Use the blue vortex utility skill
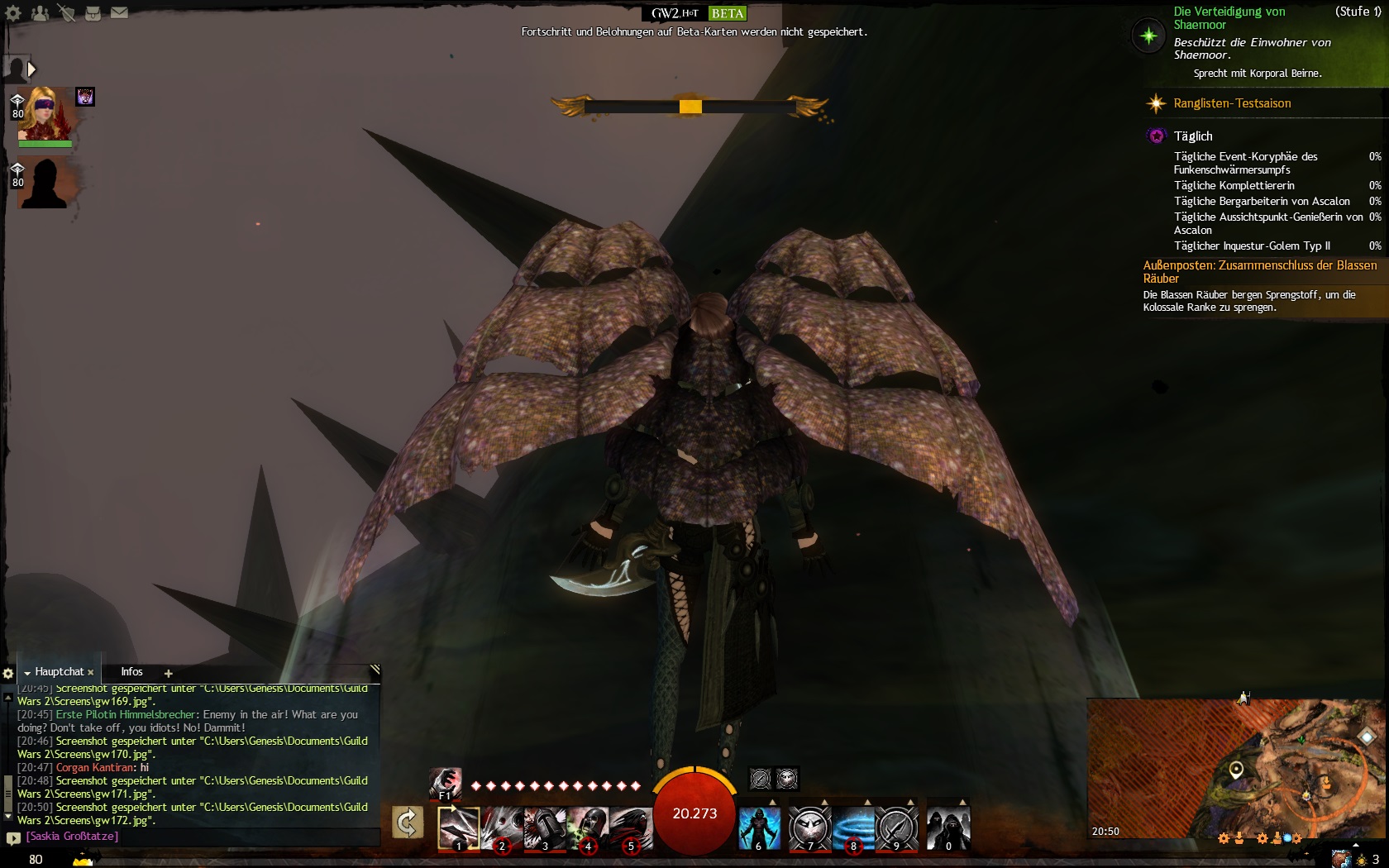The height and width of the screenshot is (868, 1389). pos(853,827)
